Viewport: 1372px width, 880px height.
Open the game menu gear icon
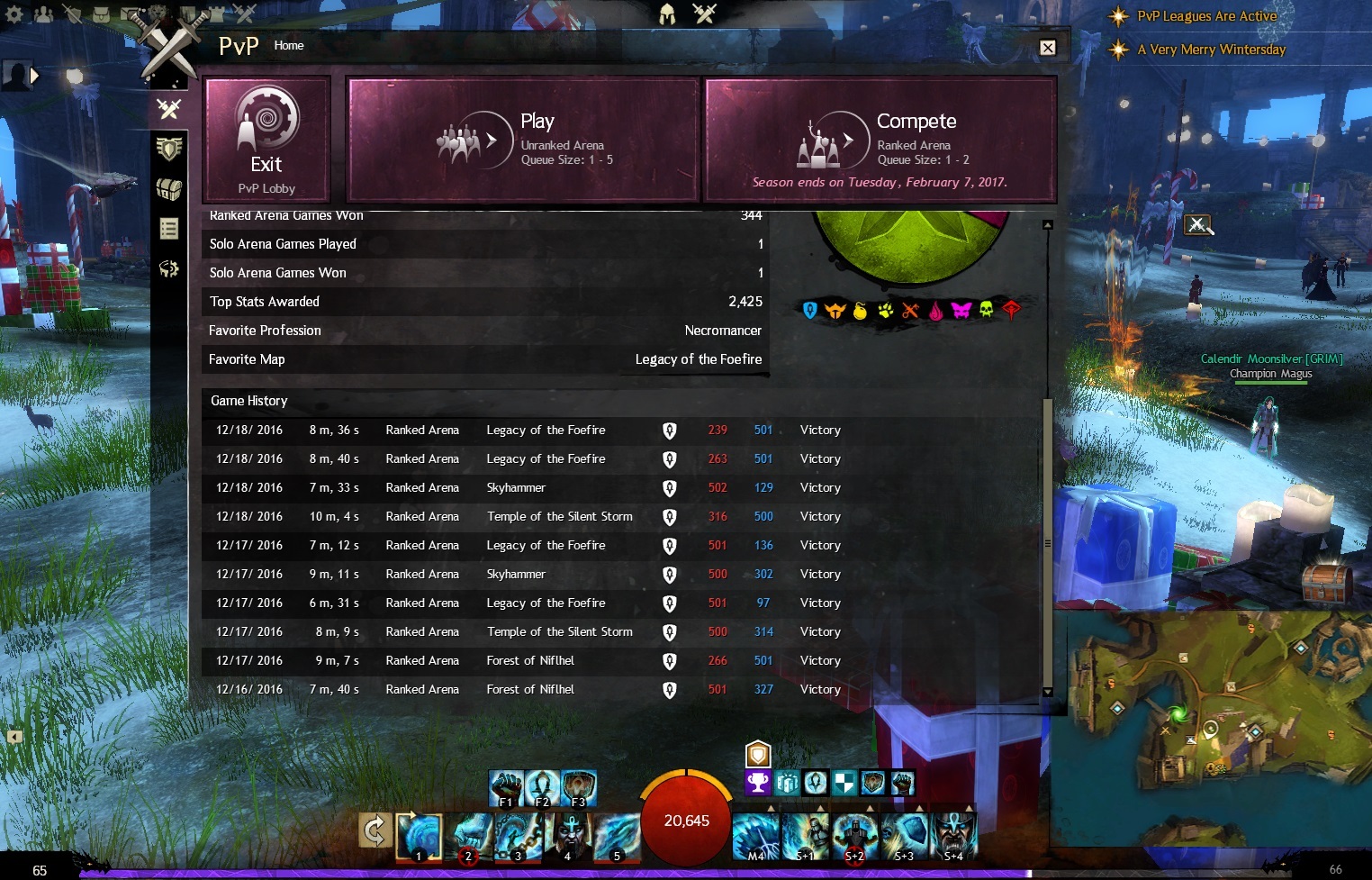coord(14,14)
